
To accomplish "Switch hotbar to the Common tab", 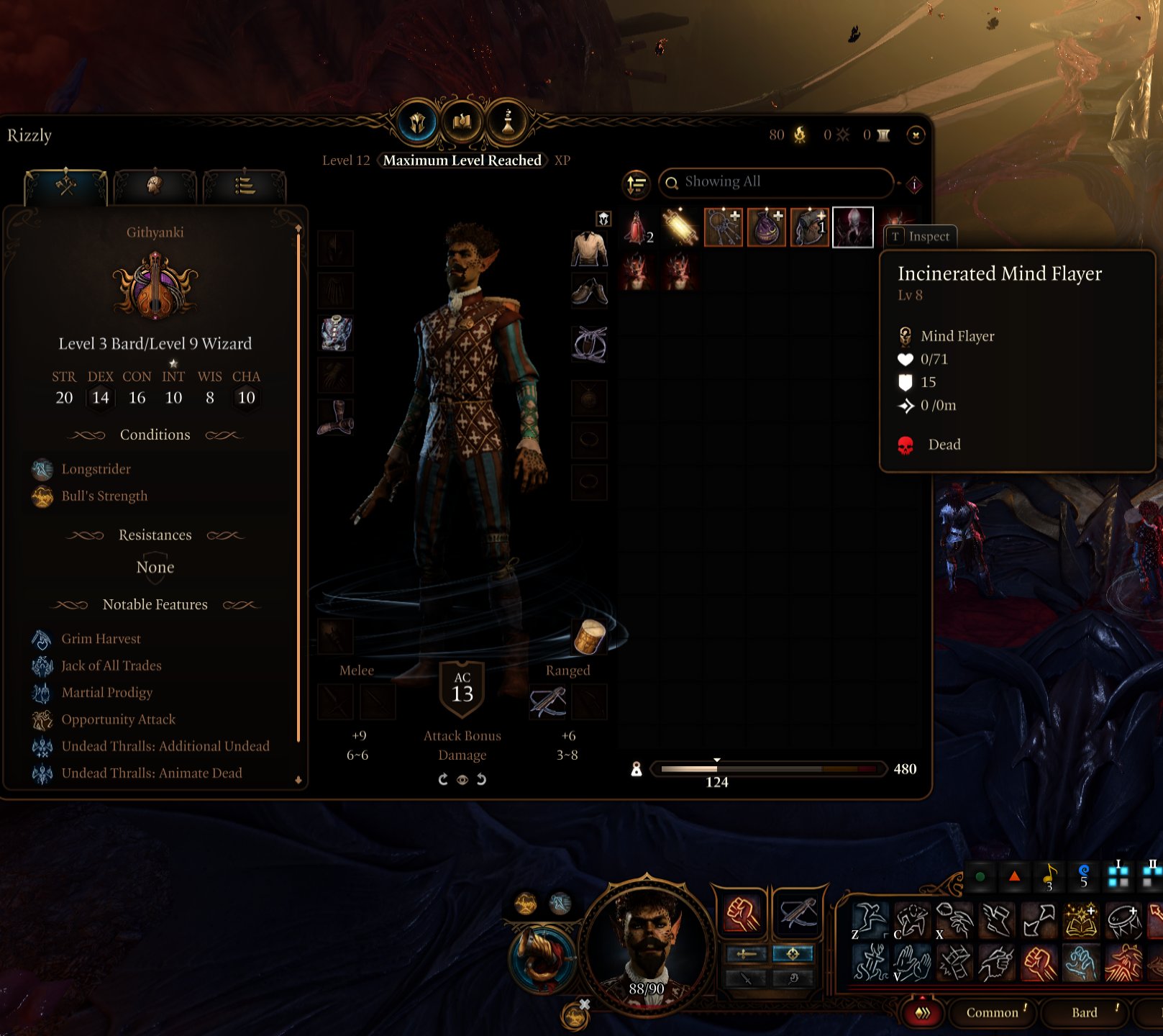I will (x=992, y=1012).
